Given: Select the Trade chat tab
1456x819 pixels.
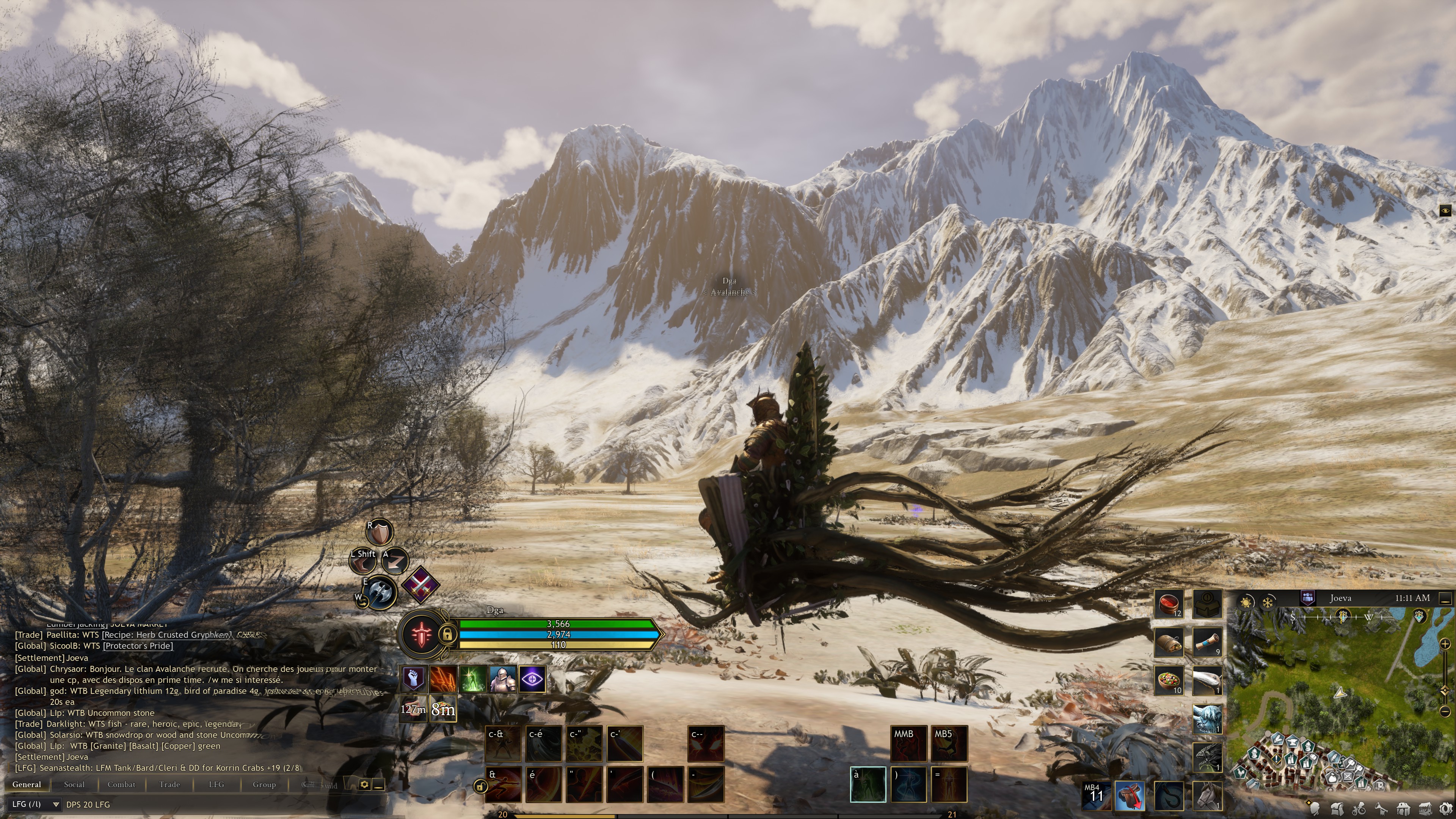Looking at the screenshot, I should (169, 784).
